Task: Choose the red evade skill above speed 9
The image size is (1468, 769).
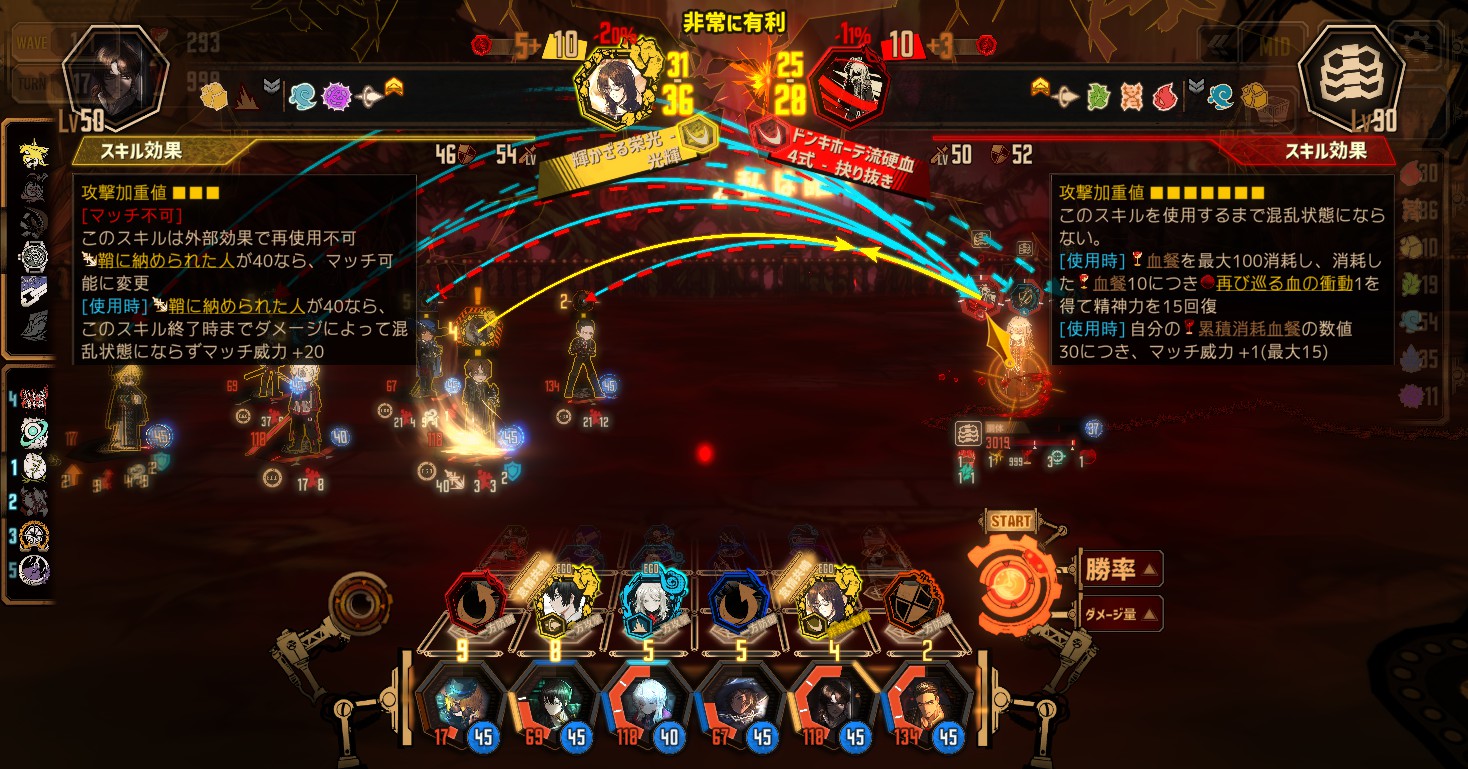Action: pyautogui.click(x=474, y=603)
